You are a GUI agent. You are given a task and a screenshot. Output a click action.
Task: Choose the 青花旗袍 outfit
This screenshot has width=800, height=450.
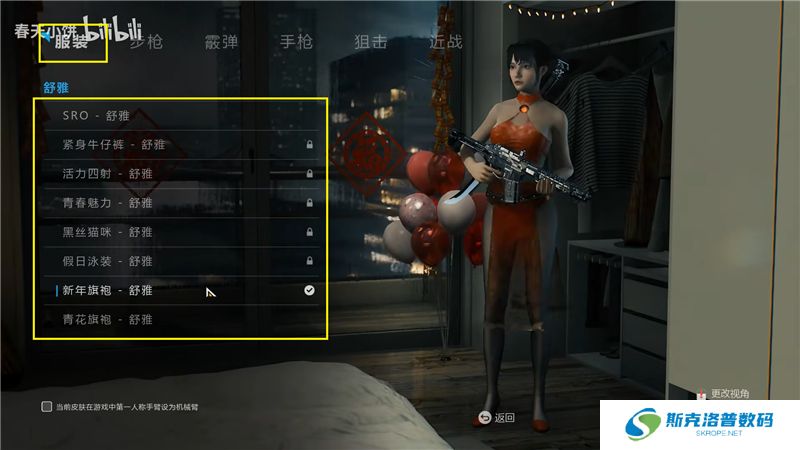pyautogui.click(x=180, y=319)
